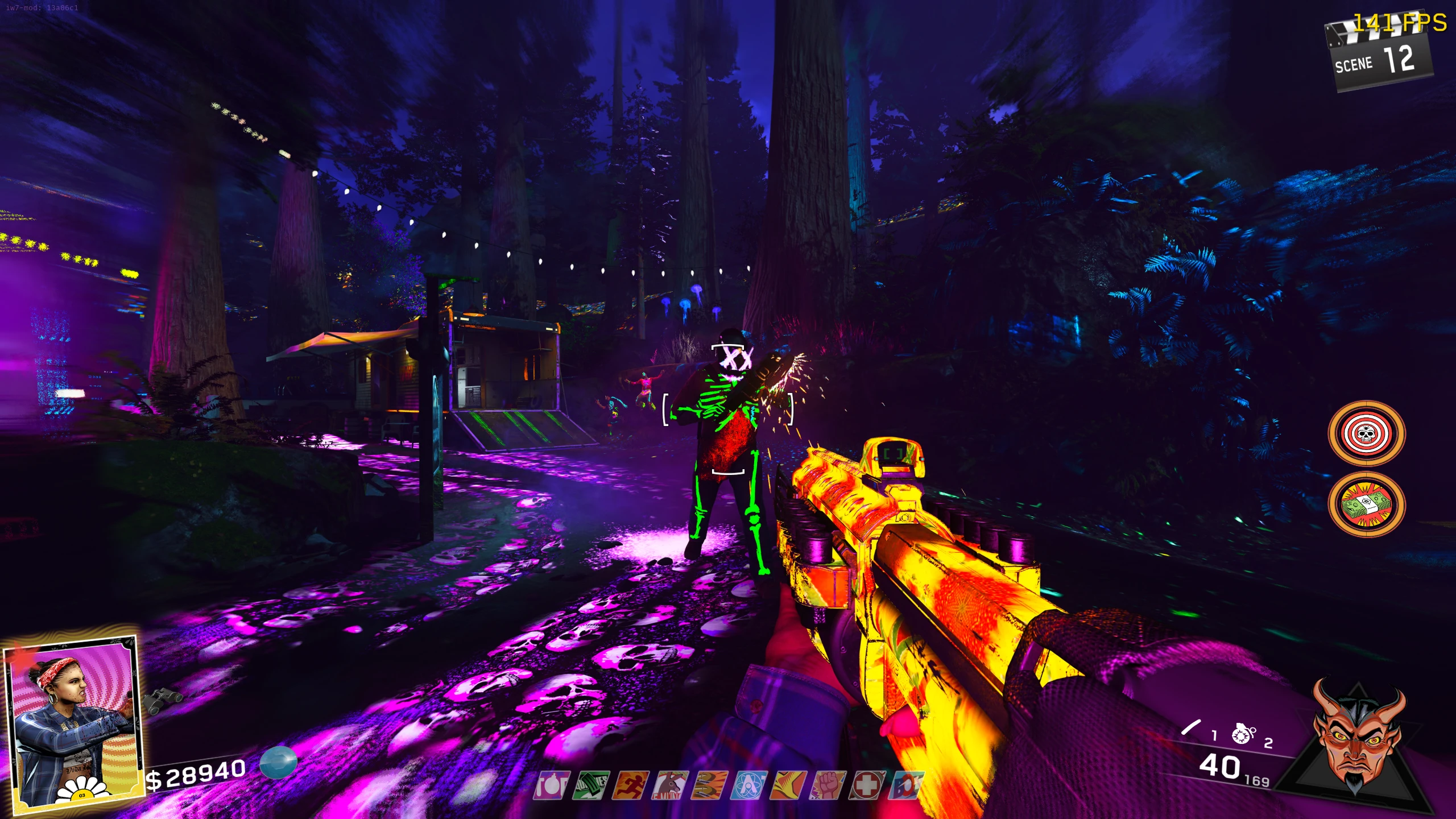The image size is (1456, 819).
Task: Choose the raised-fist Trail Blazers perk icon
Action: [828, 785]
